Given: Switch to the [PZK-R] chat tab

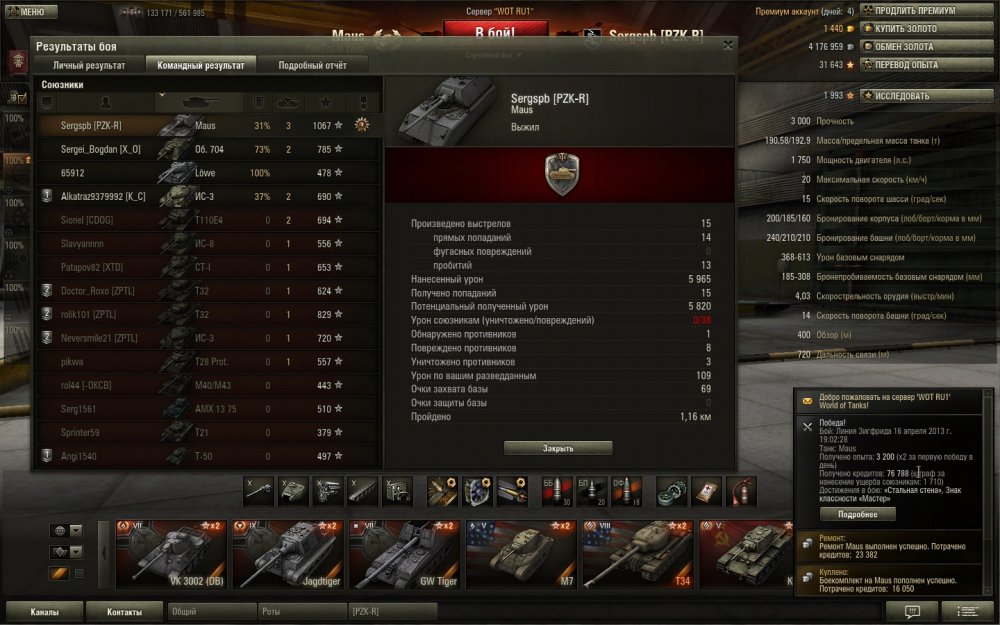Looking at the screenshot, I should coord(392,611).
